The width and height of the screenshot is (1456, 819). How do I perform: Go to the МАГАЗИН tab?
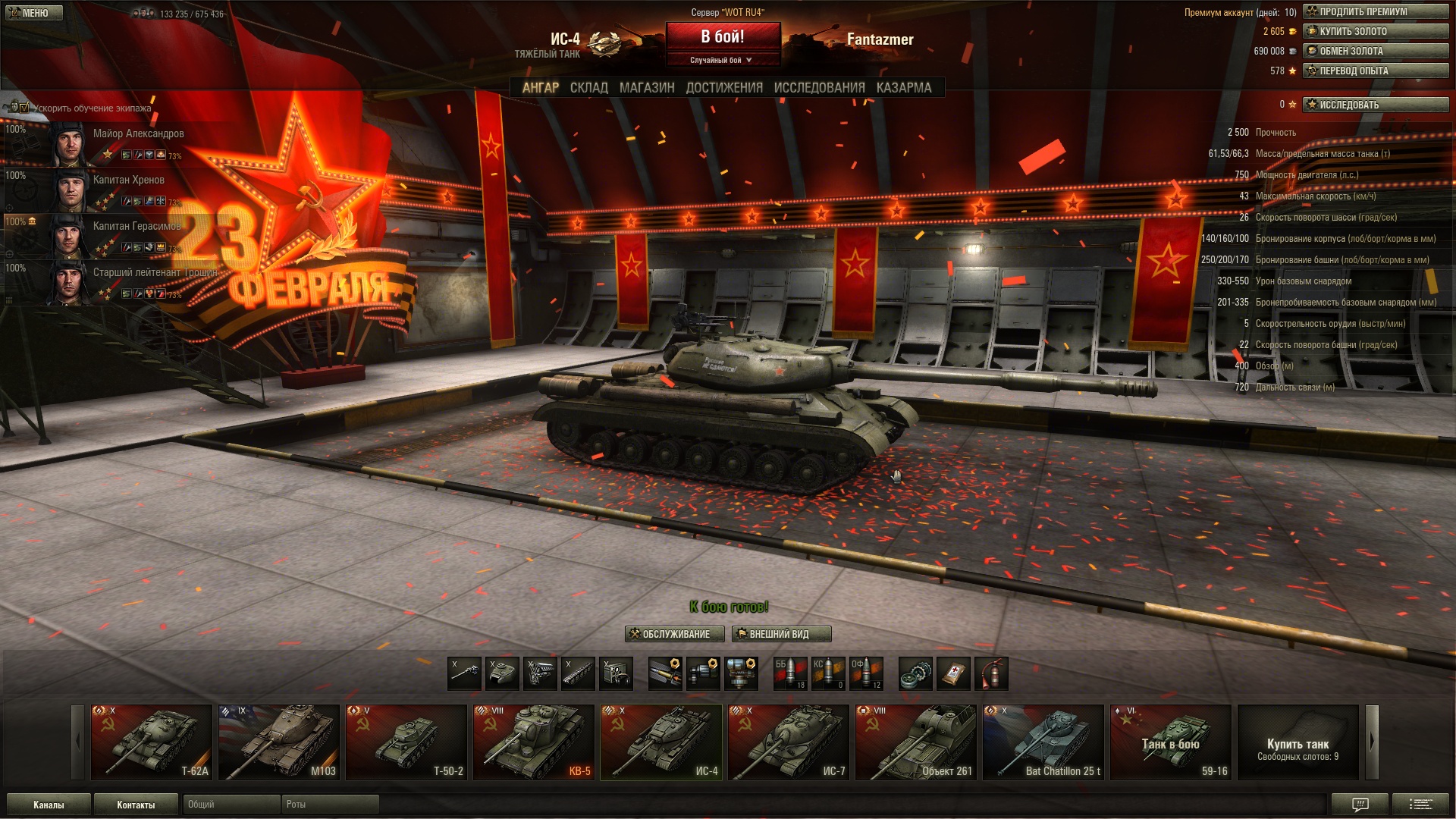646,88
